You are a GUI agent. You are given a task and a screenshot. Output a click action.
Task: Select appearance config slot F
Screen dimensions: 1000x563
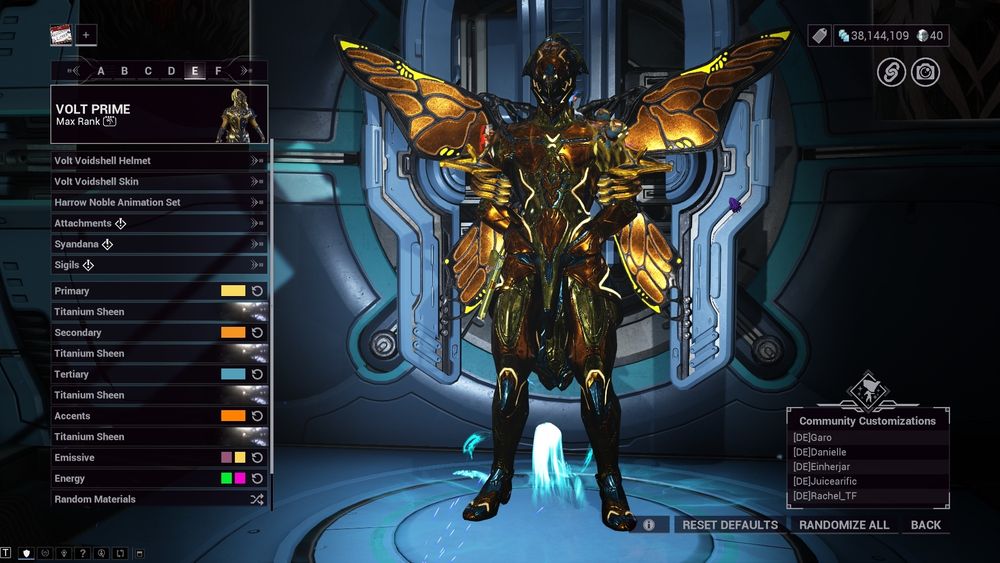(218, 71)
